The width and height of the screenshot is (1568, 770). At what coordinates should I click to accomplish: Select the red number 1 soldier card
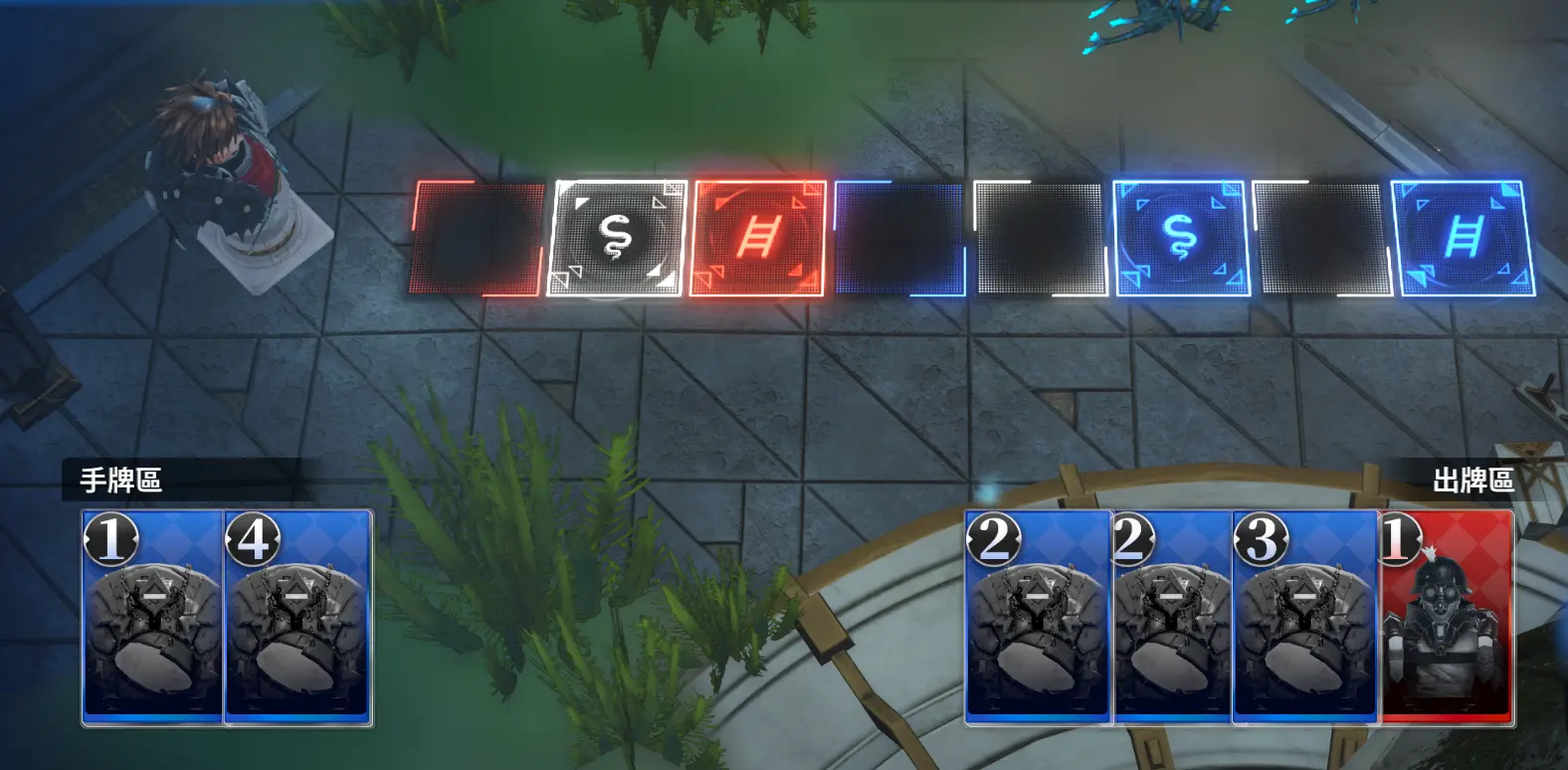(x=1448, y=617)
